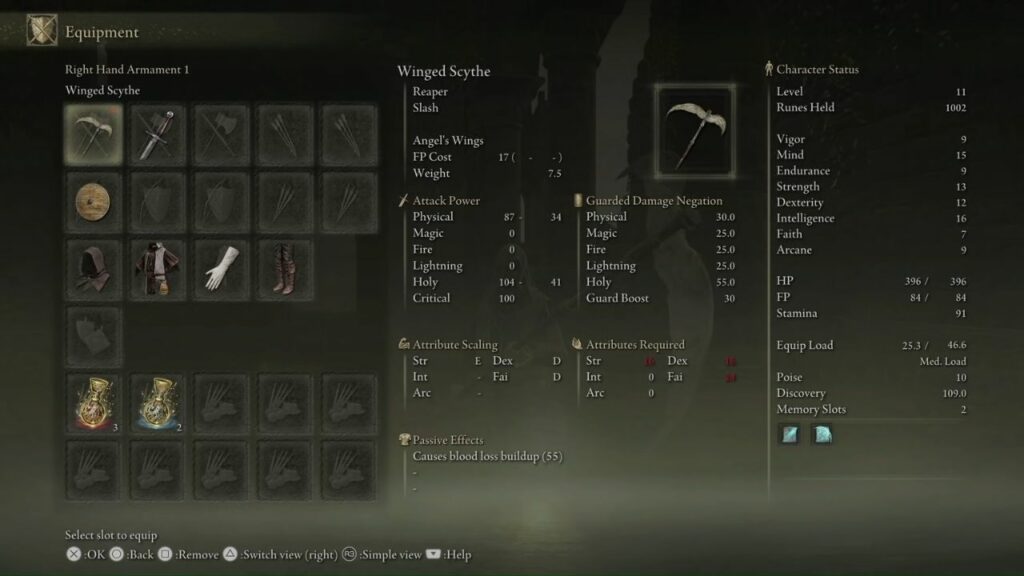Viewport: 1024px width, 576px height.
Task: Choose the white gloves slot
Action: (222, 268)
